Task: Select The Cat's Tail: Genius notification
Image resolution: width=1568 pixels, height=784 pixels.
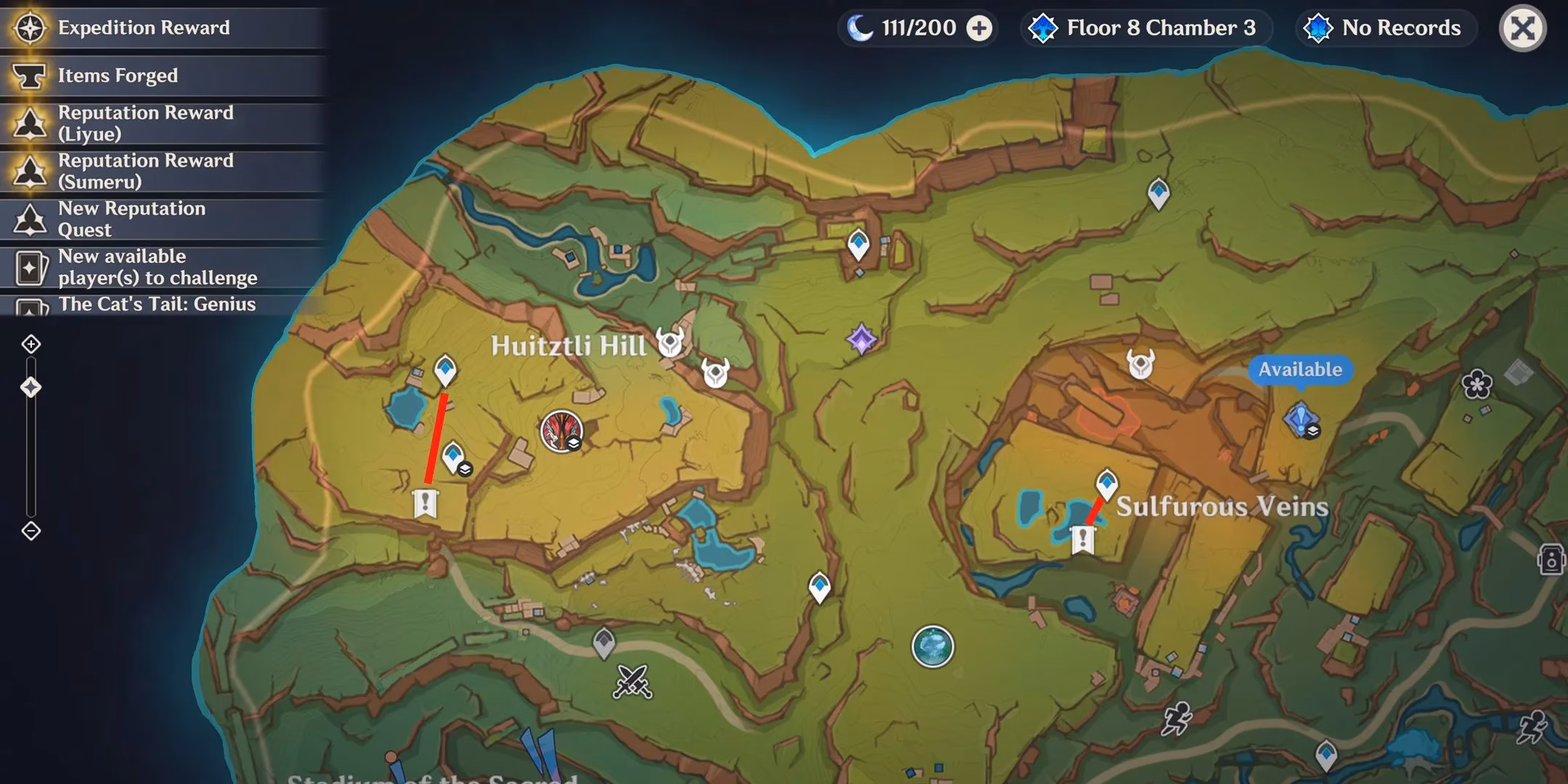Action: 157,304
